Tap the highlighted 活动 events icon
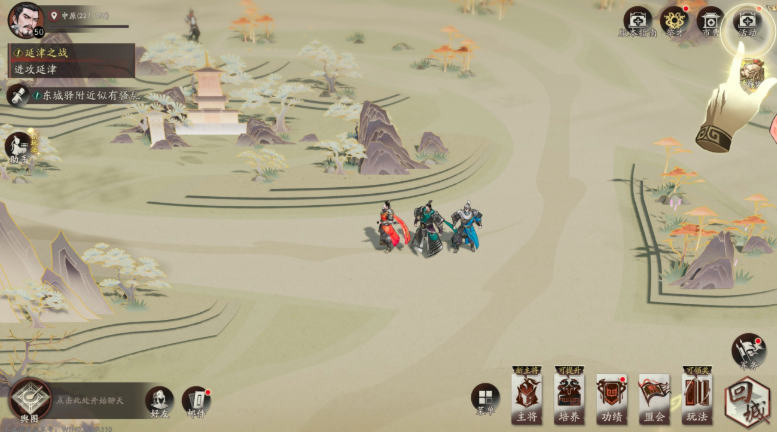Viewport: 777px width, 432px height. (x=746, y=21)
